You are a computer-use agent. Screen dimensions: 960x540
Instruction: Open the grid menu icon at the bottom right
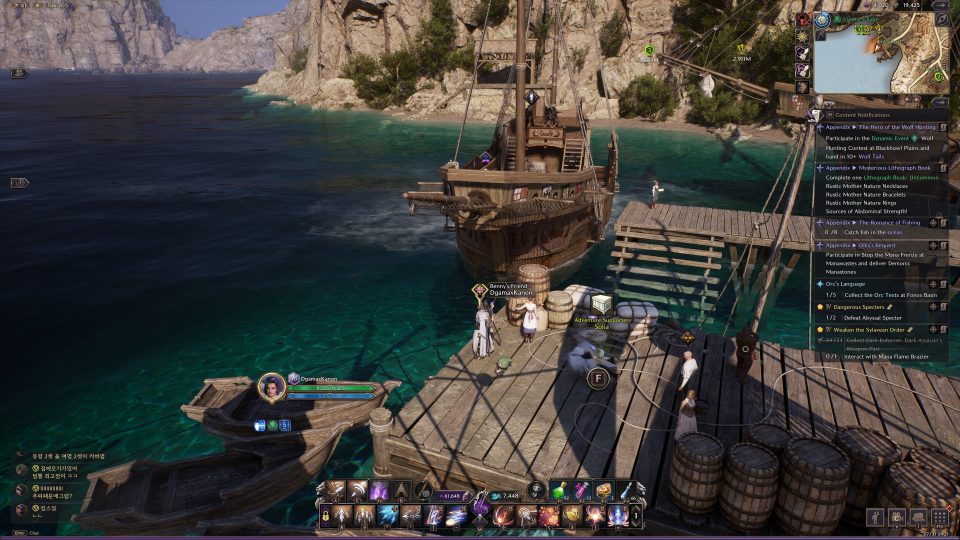click(939, 516)
